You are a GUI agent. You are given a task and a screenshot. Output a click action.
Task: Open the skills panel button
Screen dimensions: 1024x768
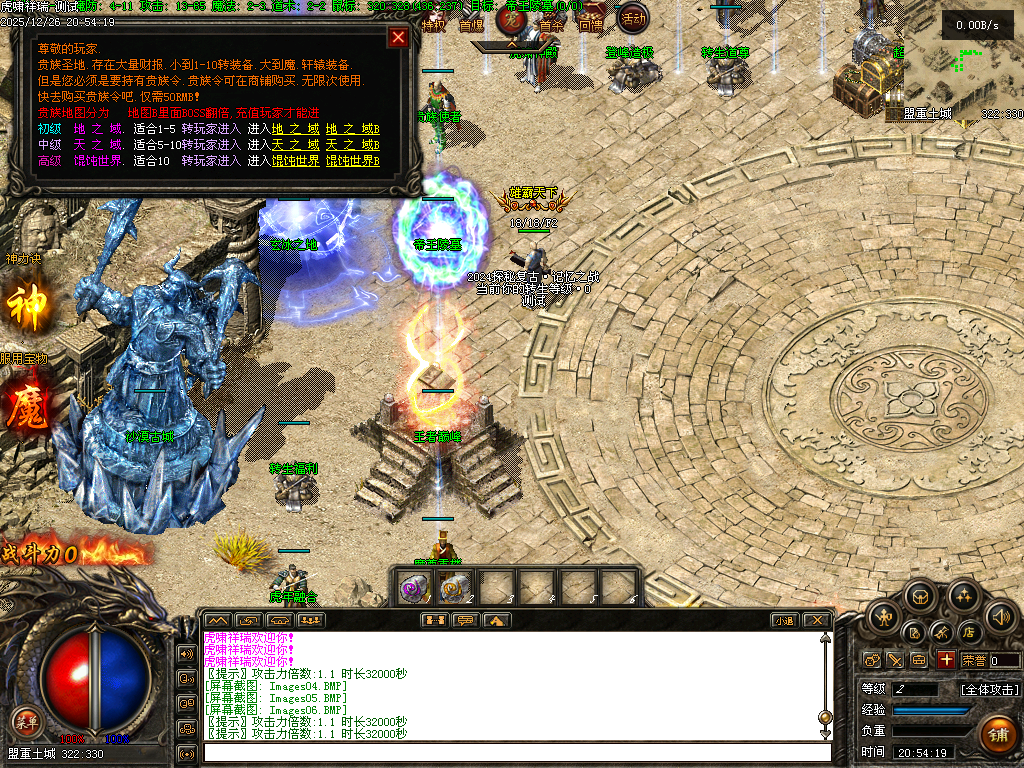[x=963, y=597]
